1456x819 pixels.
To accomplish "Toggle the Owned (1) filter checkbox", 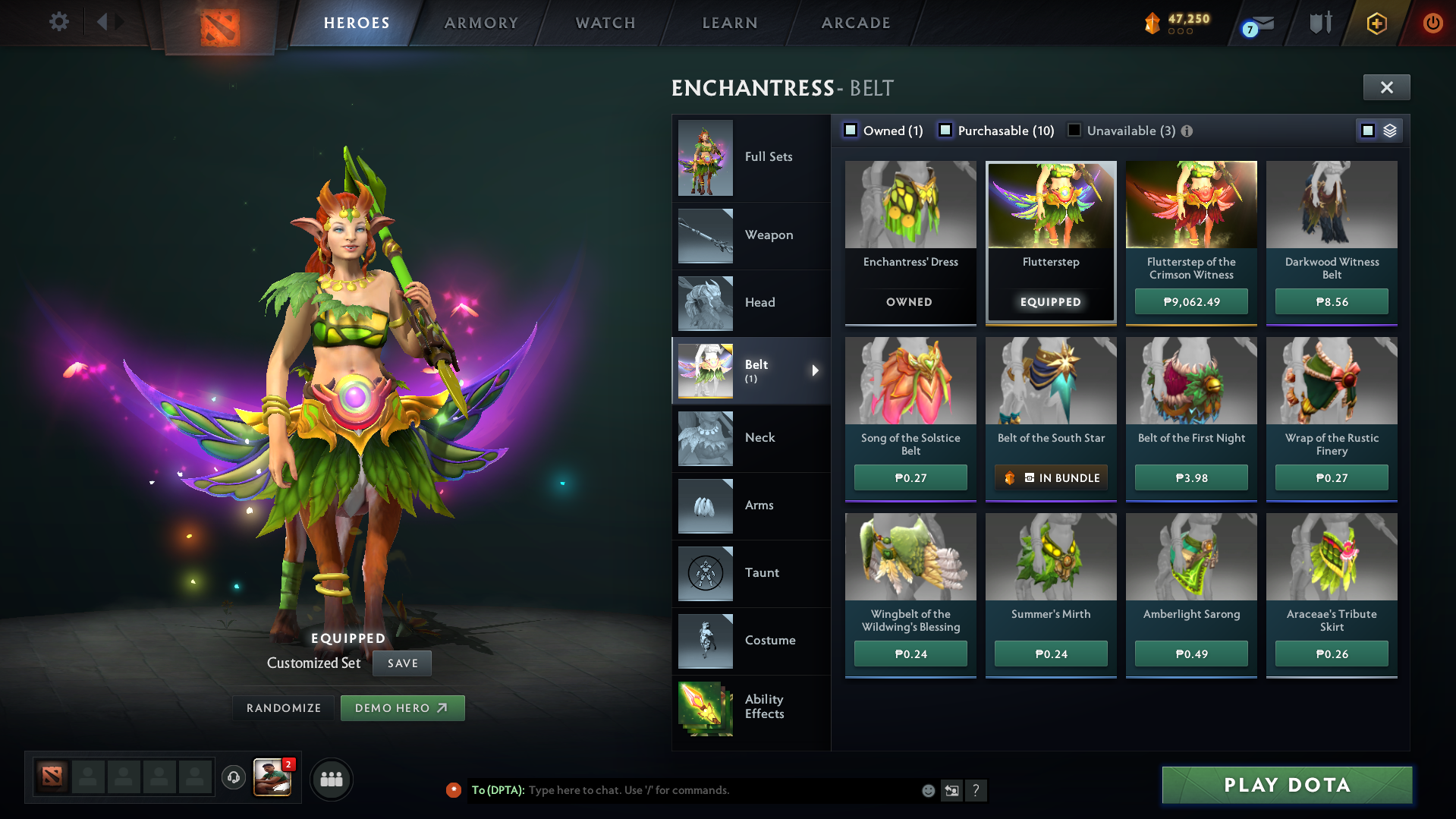I will pos(851,130).
